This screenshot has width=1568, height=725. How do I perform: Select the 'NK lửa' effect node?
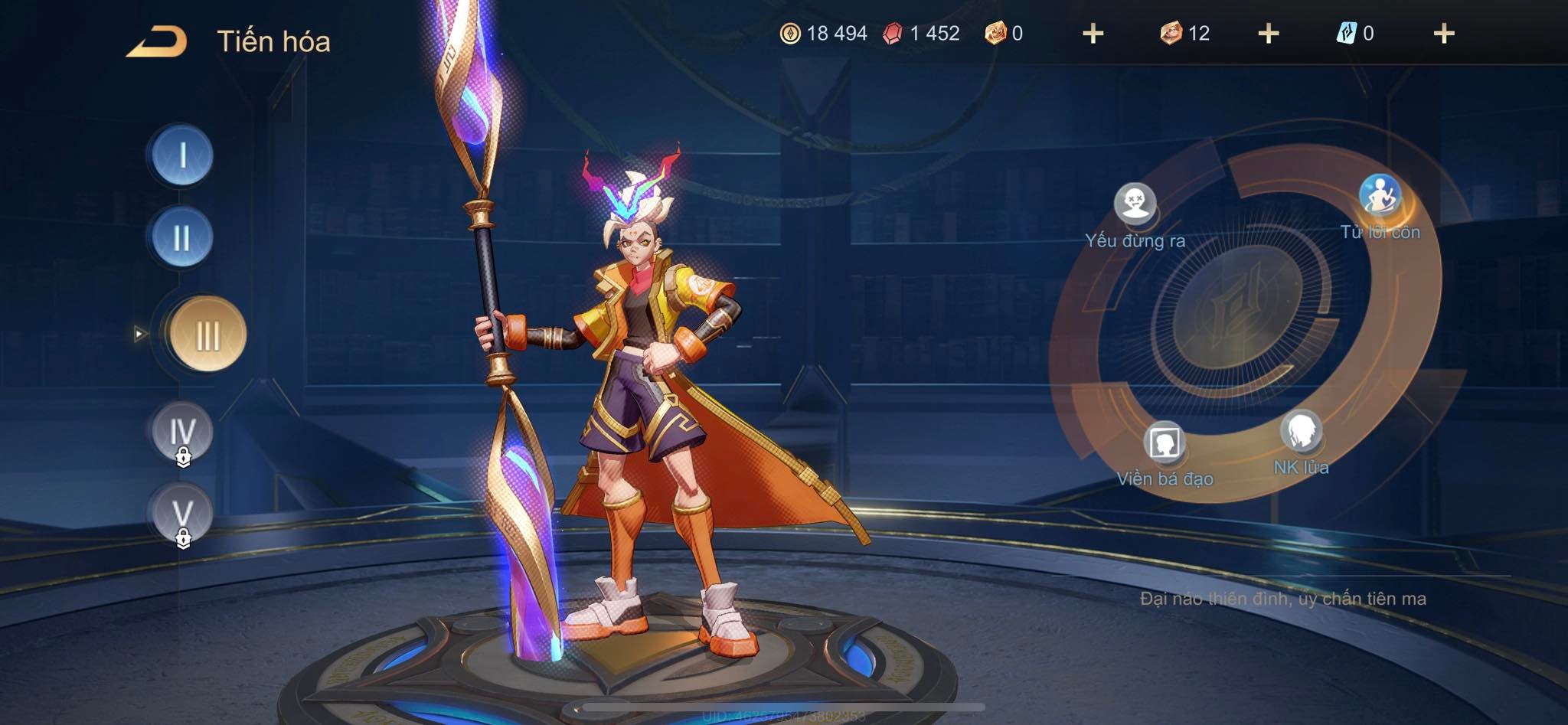tap(1301, 433)
